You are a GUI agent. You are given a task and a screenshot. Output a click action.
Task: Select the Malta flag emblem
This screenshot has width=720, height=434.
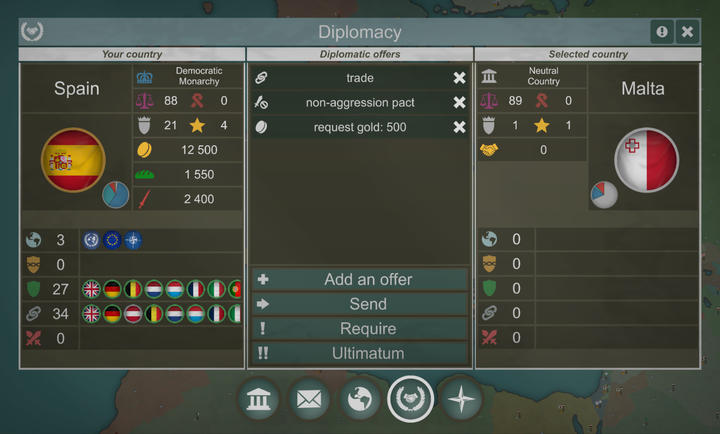[x=646, y=160]
